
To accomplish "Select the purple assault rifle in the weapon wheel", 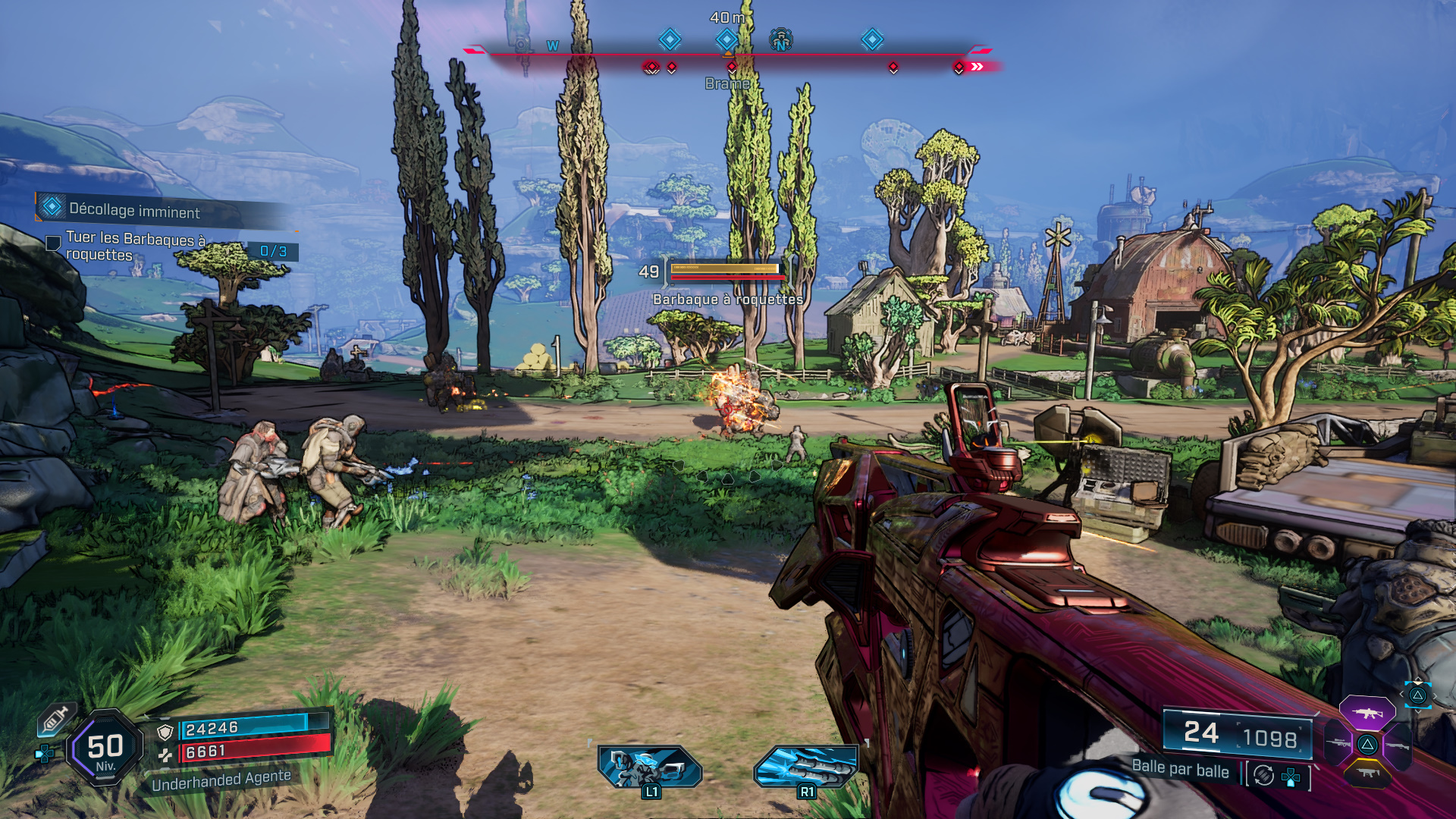I will [x=1367, y=713].
